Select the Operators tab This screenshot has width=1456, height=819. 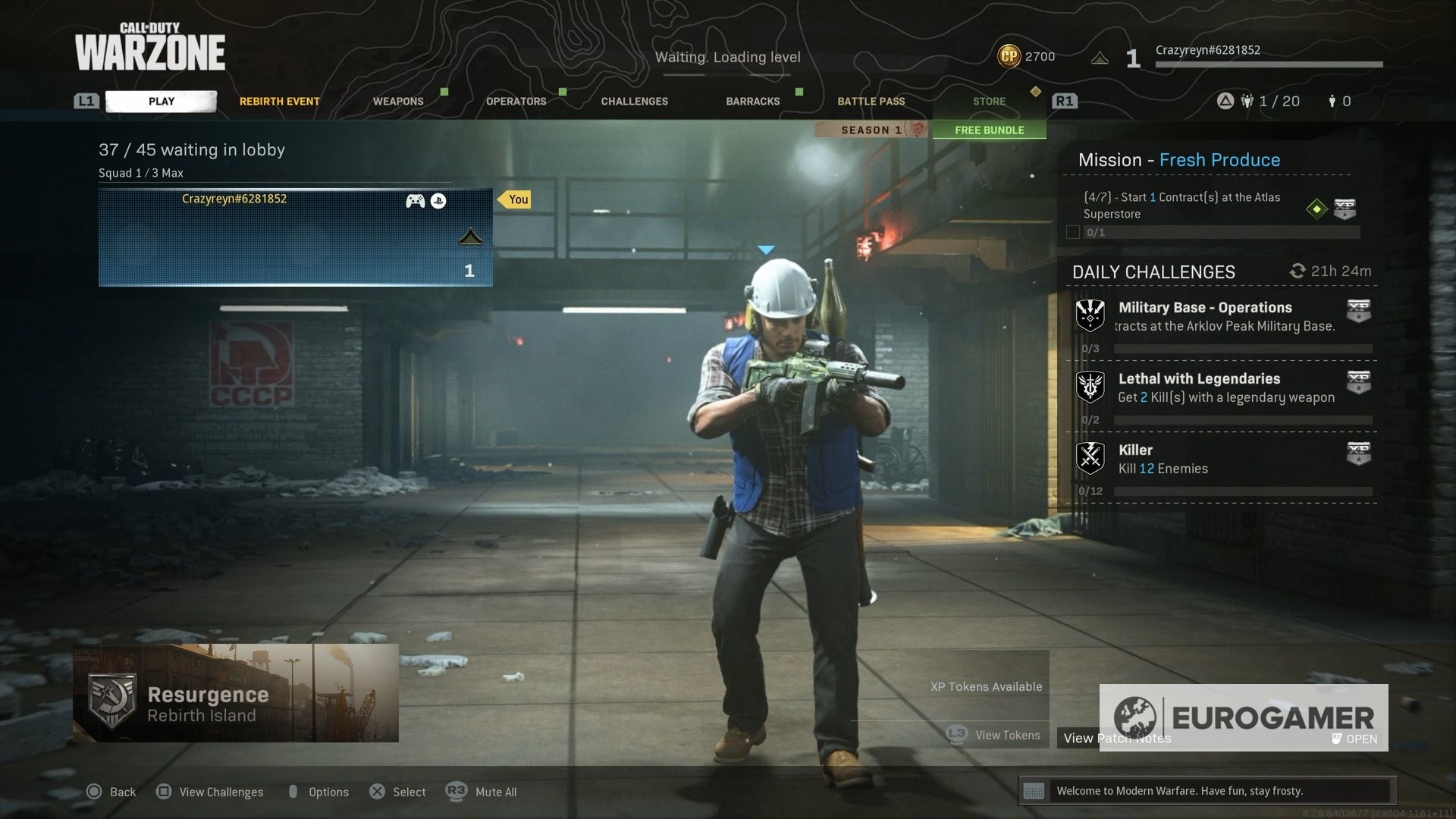tap(516, 101)
